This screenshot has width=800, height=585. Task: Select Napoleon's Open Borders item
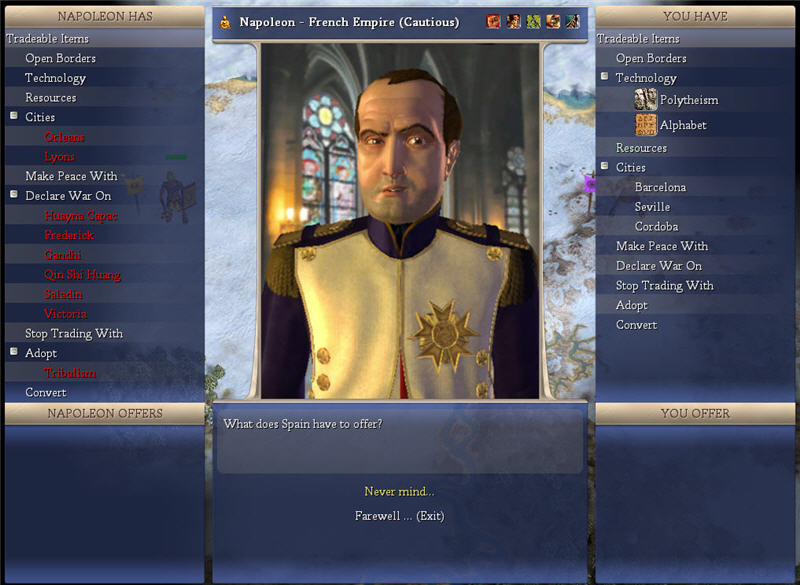[60, 58]
